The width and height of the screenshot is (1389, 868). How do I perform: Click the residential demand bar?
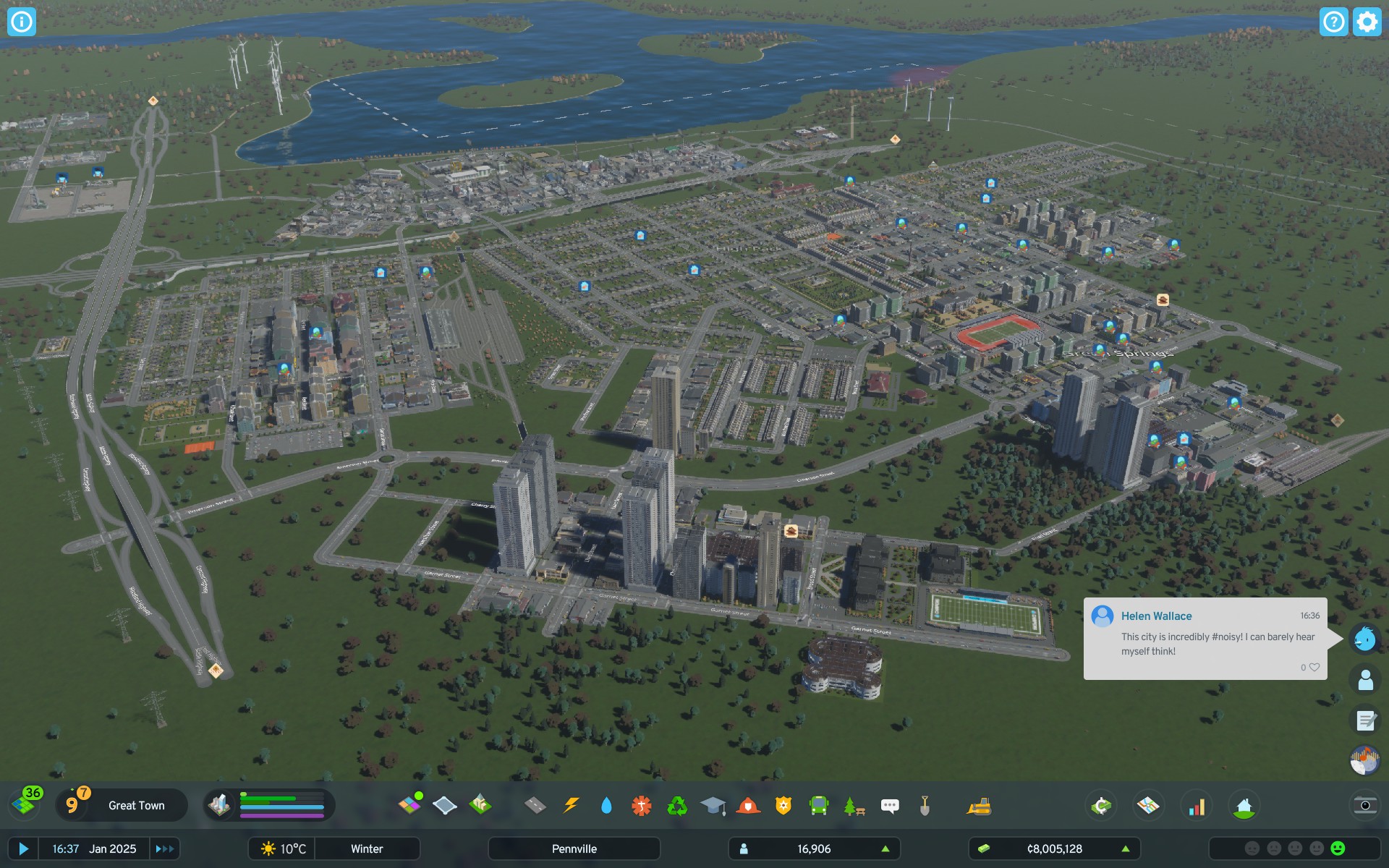pyautogui.click(x=268, y=799)
